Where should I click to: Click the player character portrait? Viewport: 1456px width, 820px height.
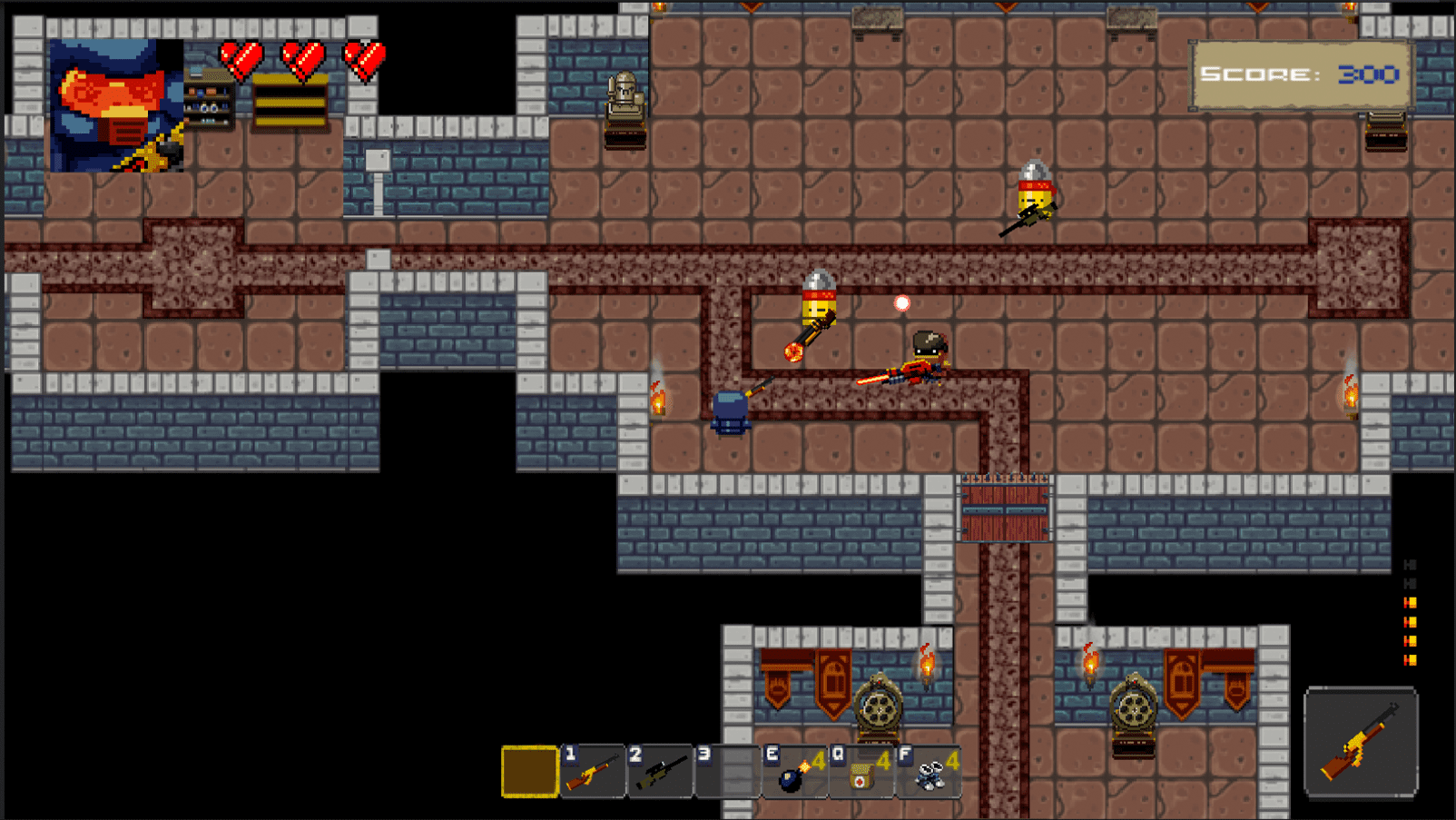[x=116, y=105]
